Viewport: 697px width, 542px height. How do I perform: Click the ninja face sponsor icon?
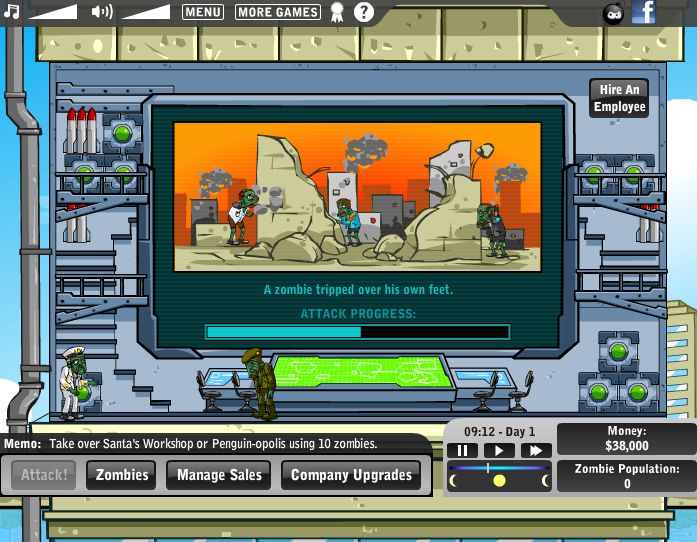tap(613, 13)
